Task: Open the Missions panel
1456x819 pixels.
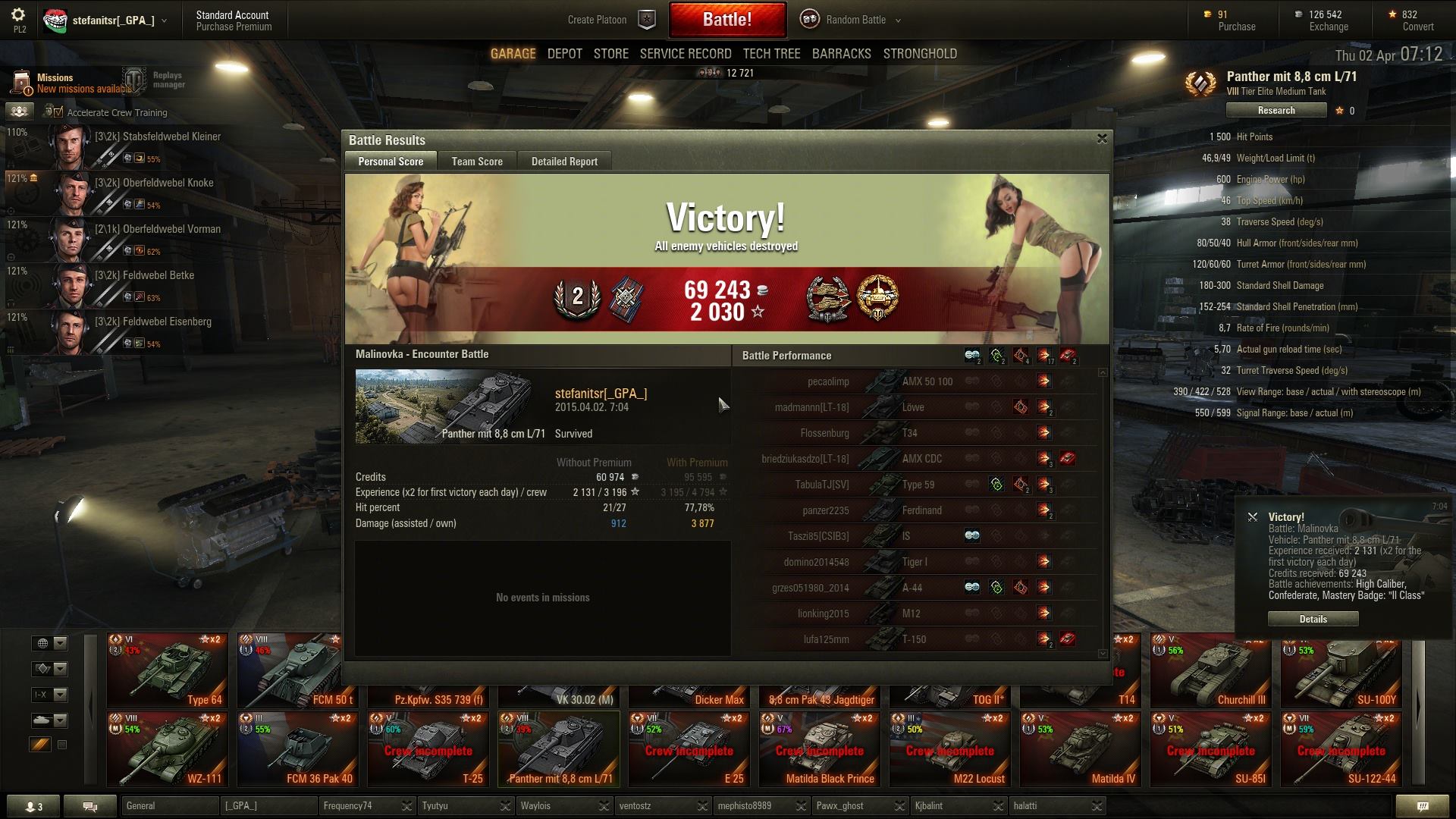Action: click(55, 83)
